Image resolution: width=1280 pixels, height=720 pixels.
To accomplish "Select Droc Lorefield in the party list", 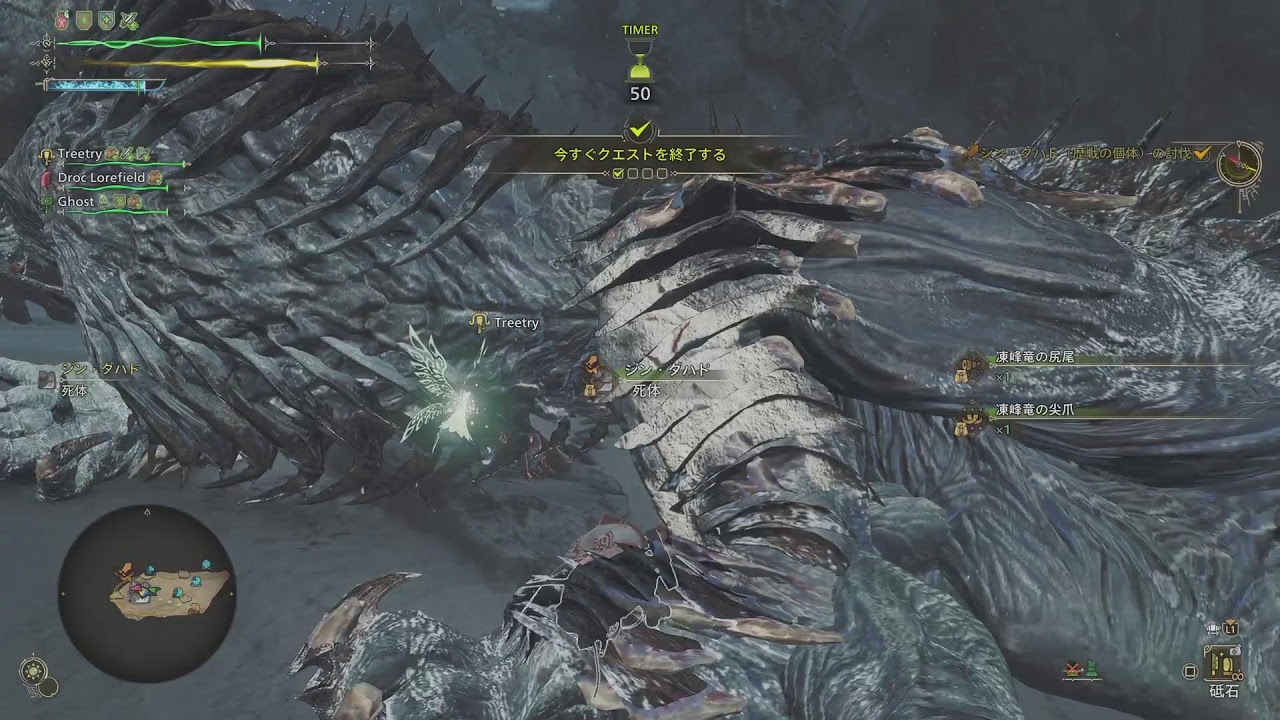I will pos(101,177).
